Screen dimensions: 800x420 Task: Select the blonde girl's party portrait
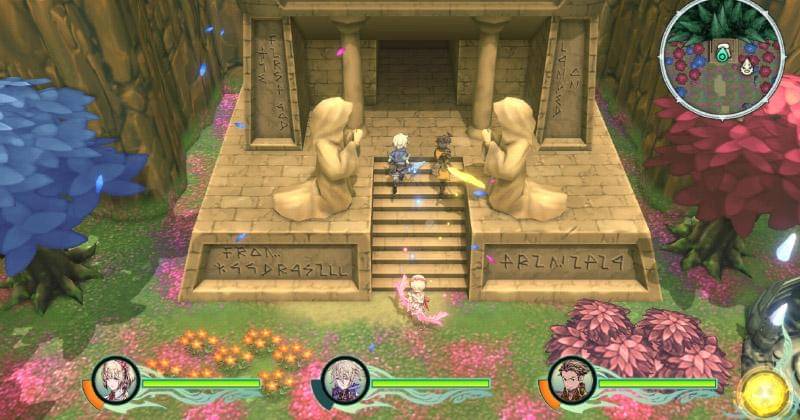pyautogui.click(x=114, y=380)
